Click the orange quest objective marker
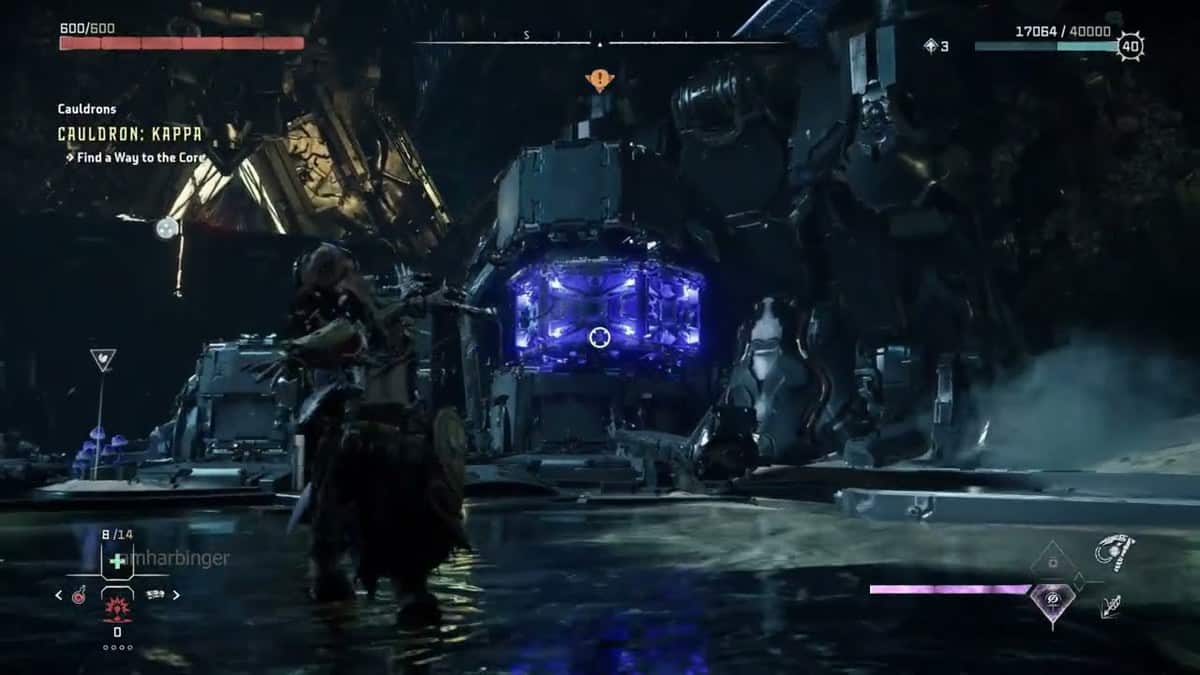Viewport: 1200px width, 675px height. (x=599, y=79)
